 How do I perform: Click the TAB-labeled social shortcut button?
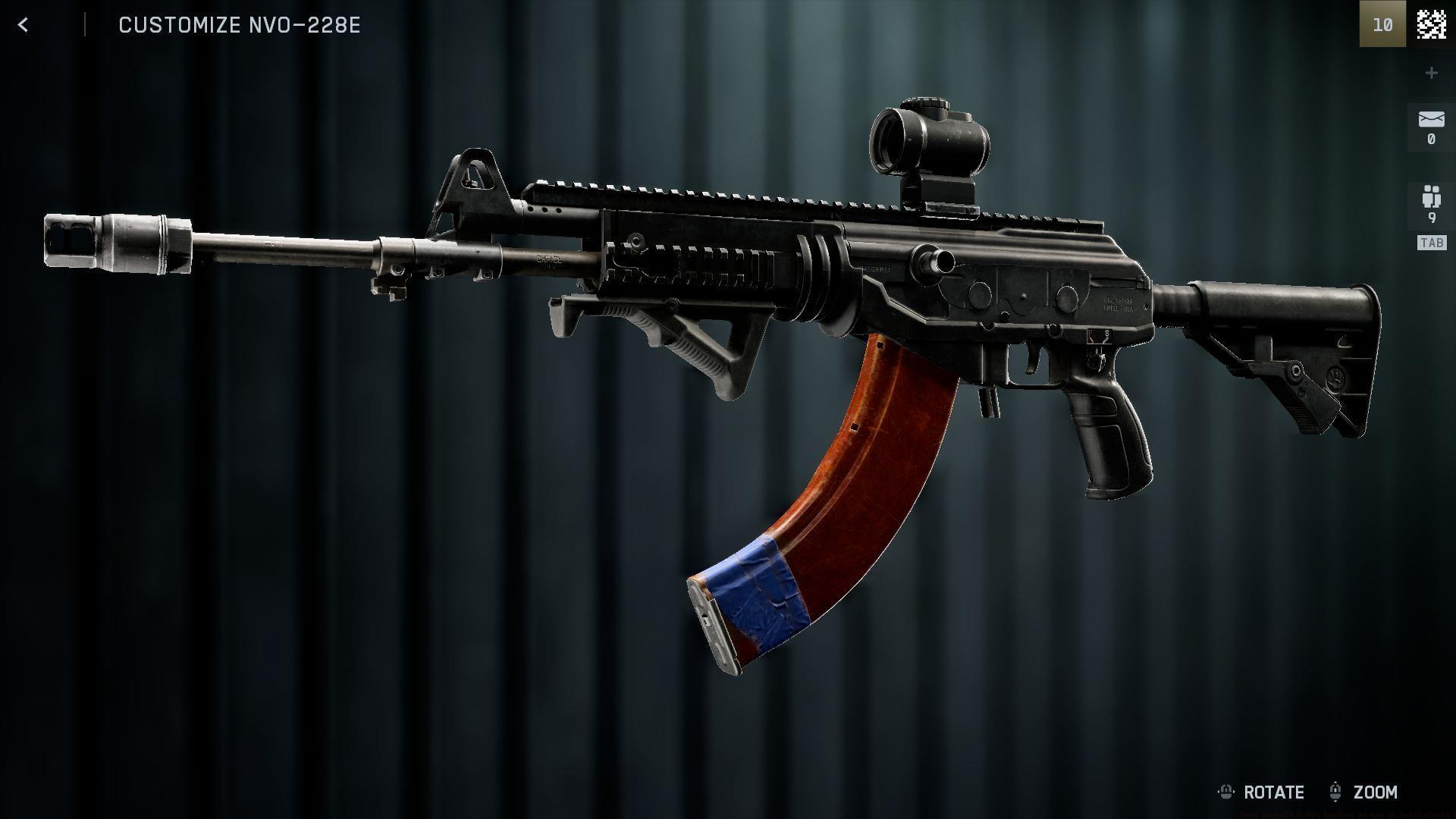point(1430,243)
